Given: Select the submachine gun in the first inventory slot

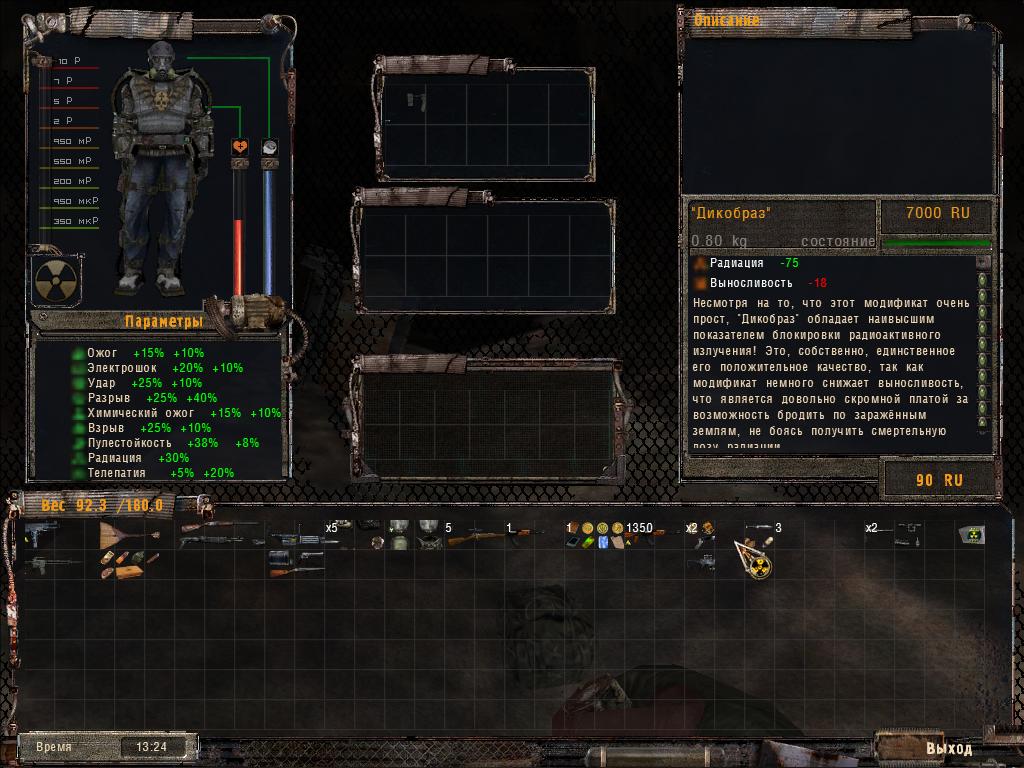Looking at the screenshot, I should (x=42, y=533).
